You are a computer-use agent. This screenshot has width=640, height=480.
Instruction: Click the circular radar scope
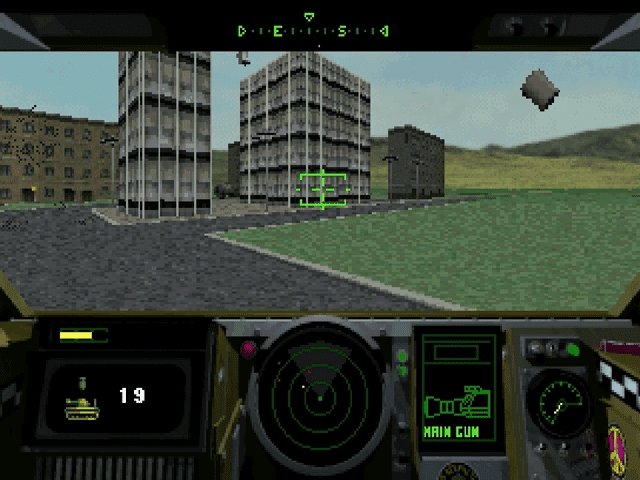[x=319, y=397]
